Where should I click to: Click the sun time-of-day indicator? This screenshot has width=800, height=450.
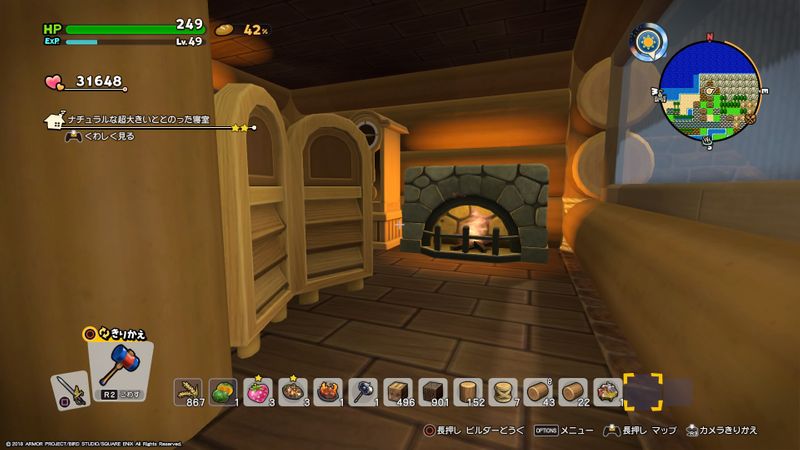tap(648, 40)
